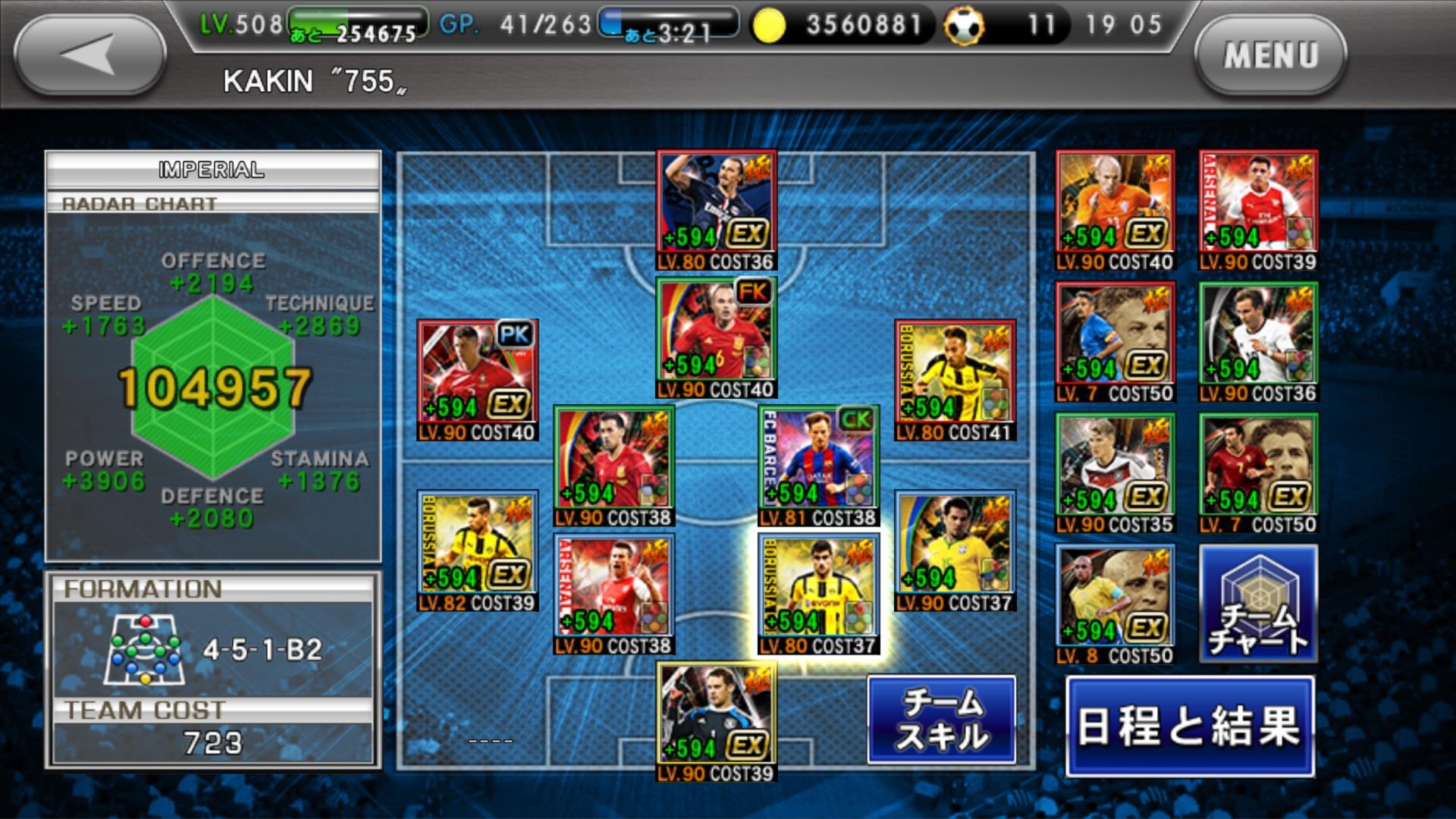Select the player card marked FK

click(716, 337)
